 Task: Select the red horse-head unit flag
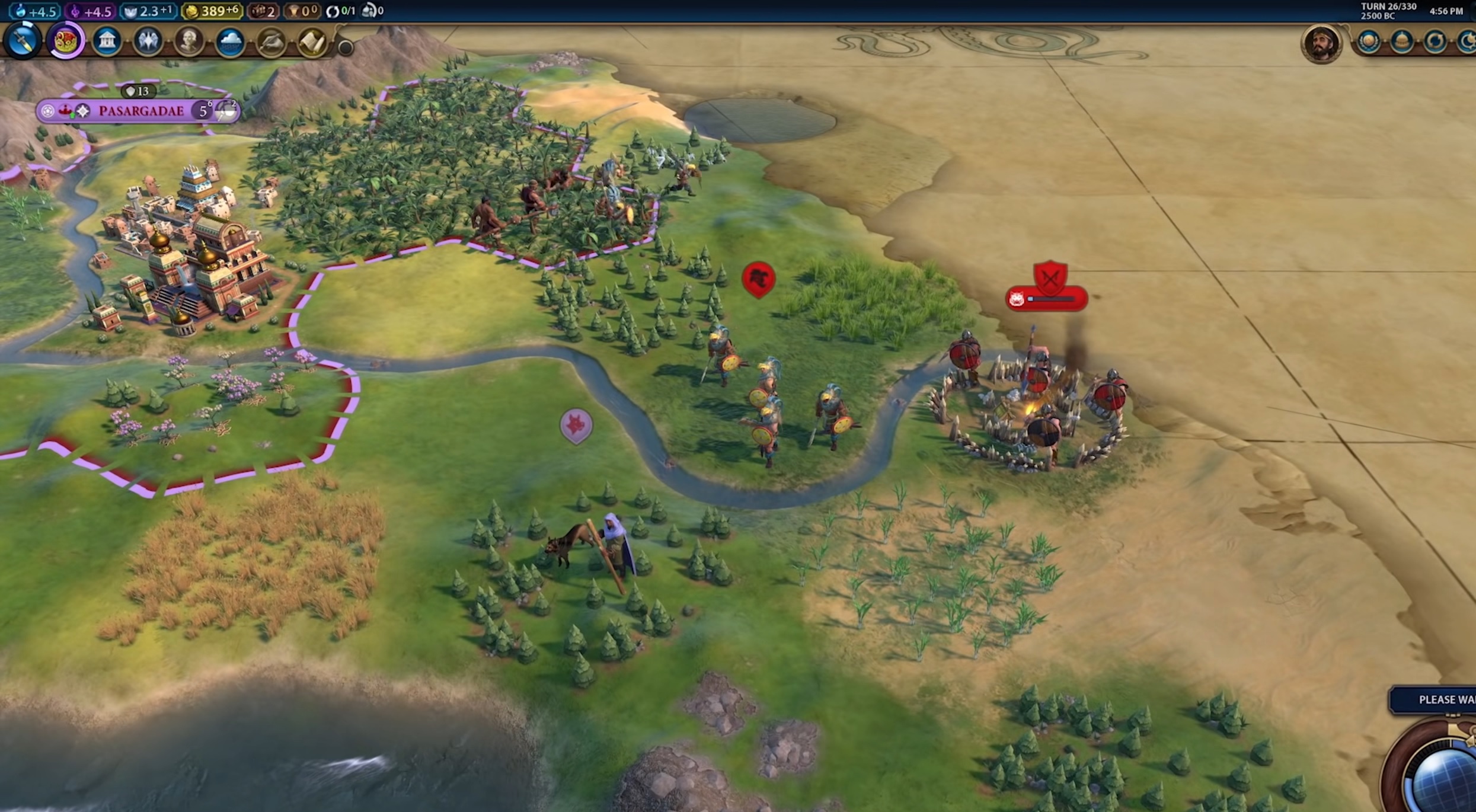pyautogui.click(x=758, y=279)
